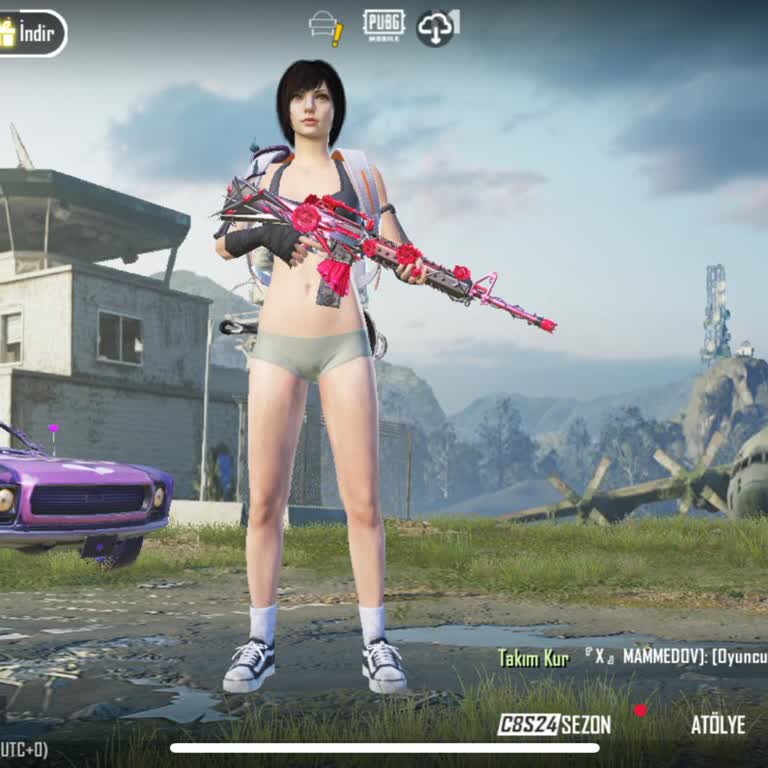
Task: Open the helmet icon with yellow exclamation
Action: 326,27
